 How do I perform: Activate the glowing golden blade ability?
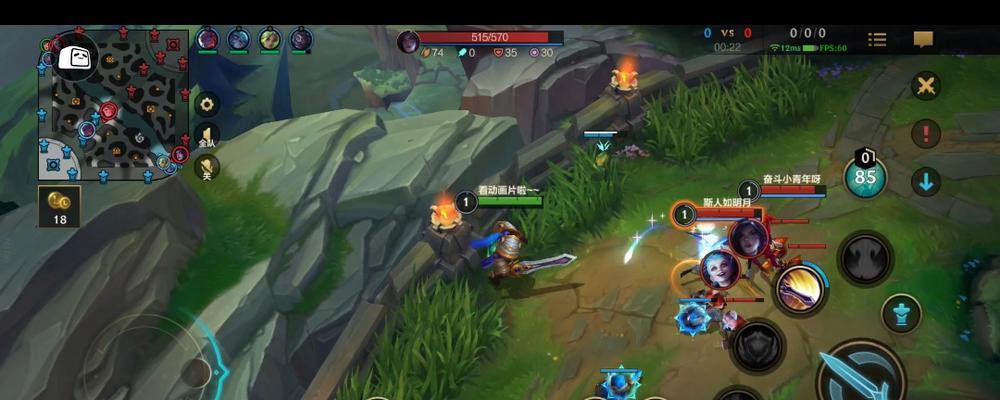pyautogui.click(x=800, y=289)
